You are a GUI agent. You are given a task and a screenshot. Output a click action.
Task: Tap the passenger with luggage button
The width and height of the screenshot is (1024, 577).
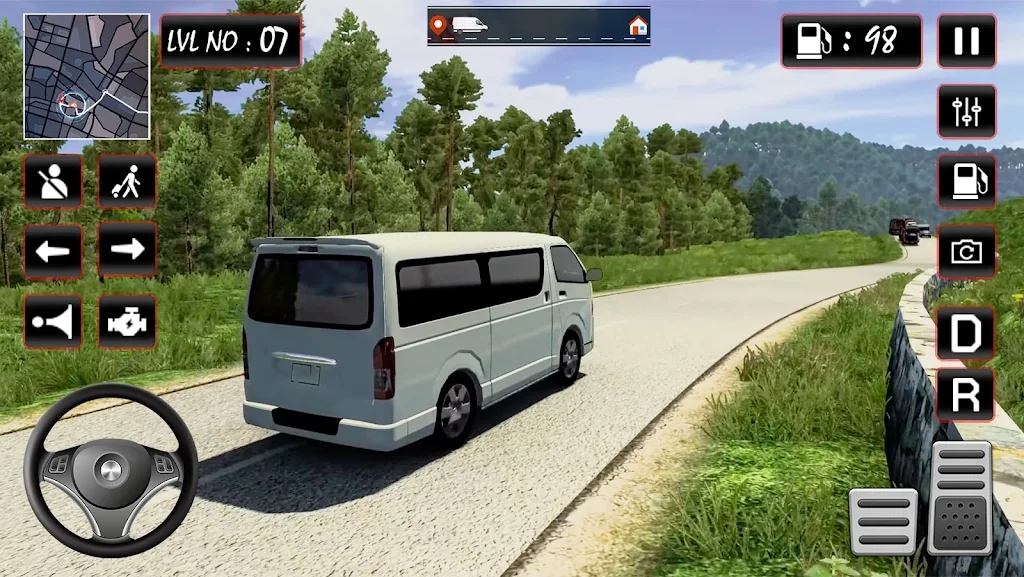click(x=127, y=181)
